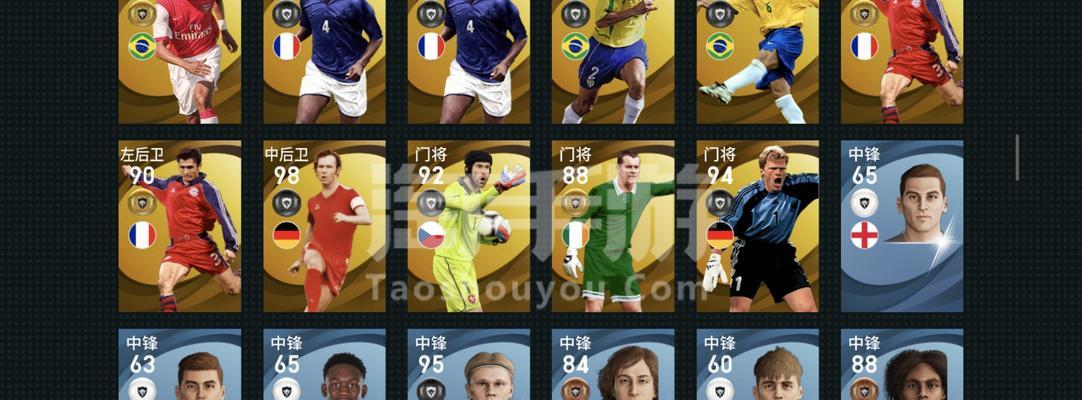Choose the 84-rated centre forward card
Viewport: 1082px width, 400px height.
coord(613,365)
